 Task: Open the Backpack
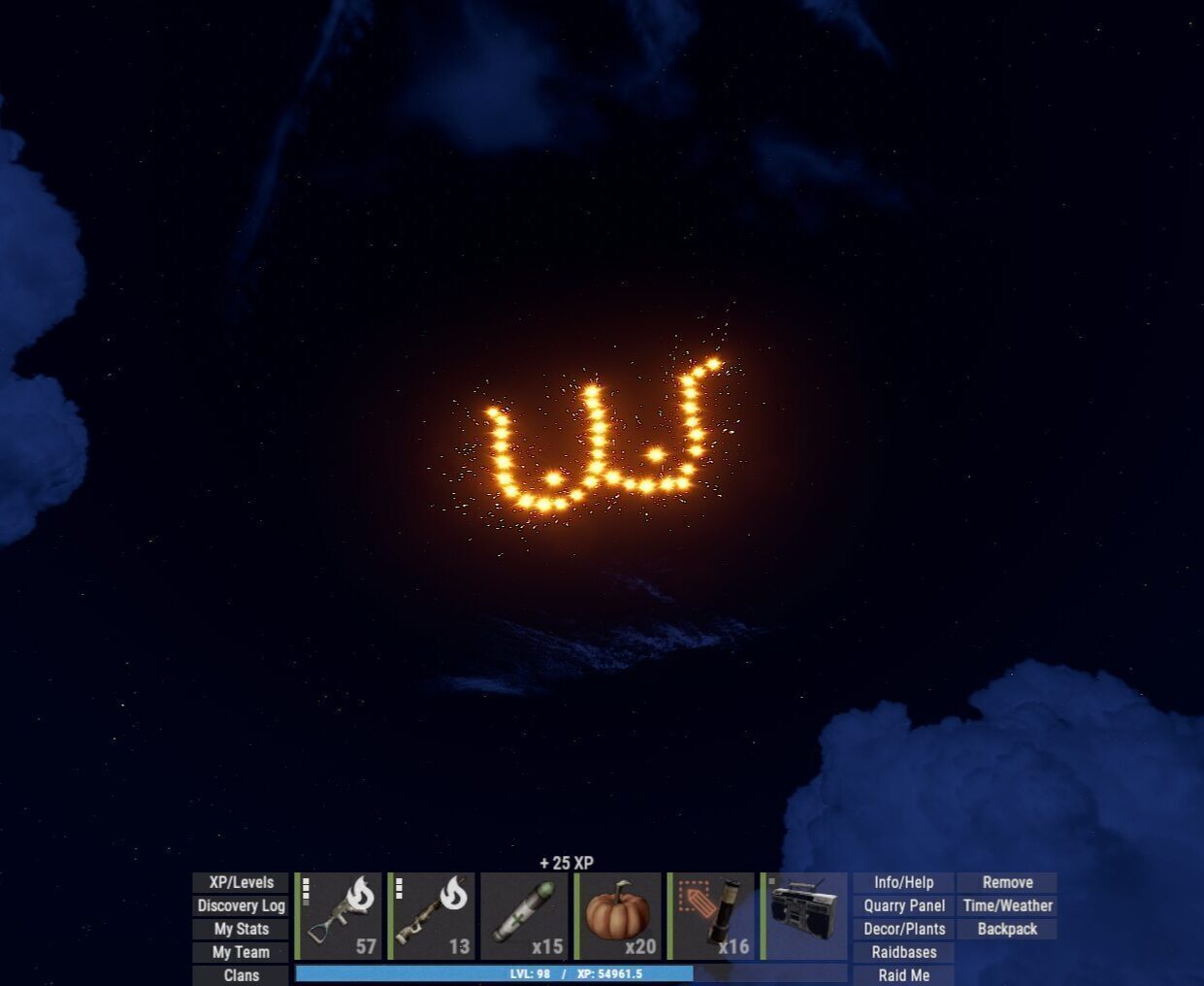click(1007, 929)
